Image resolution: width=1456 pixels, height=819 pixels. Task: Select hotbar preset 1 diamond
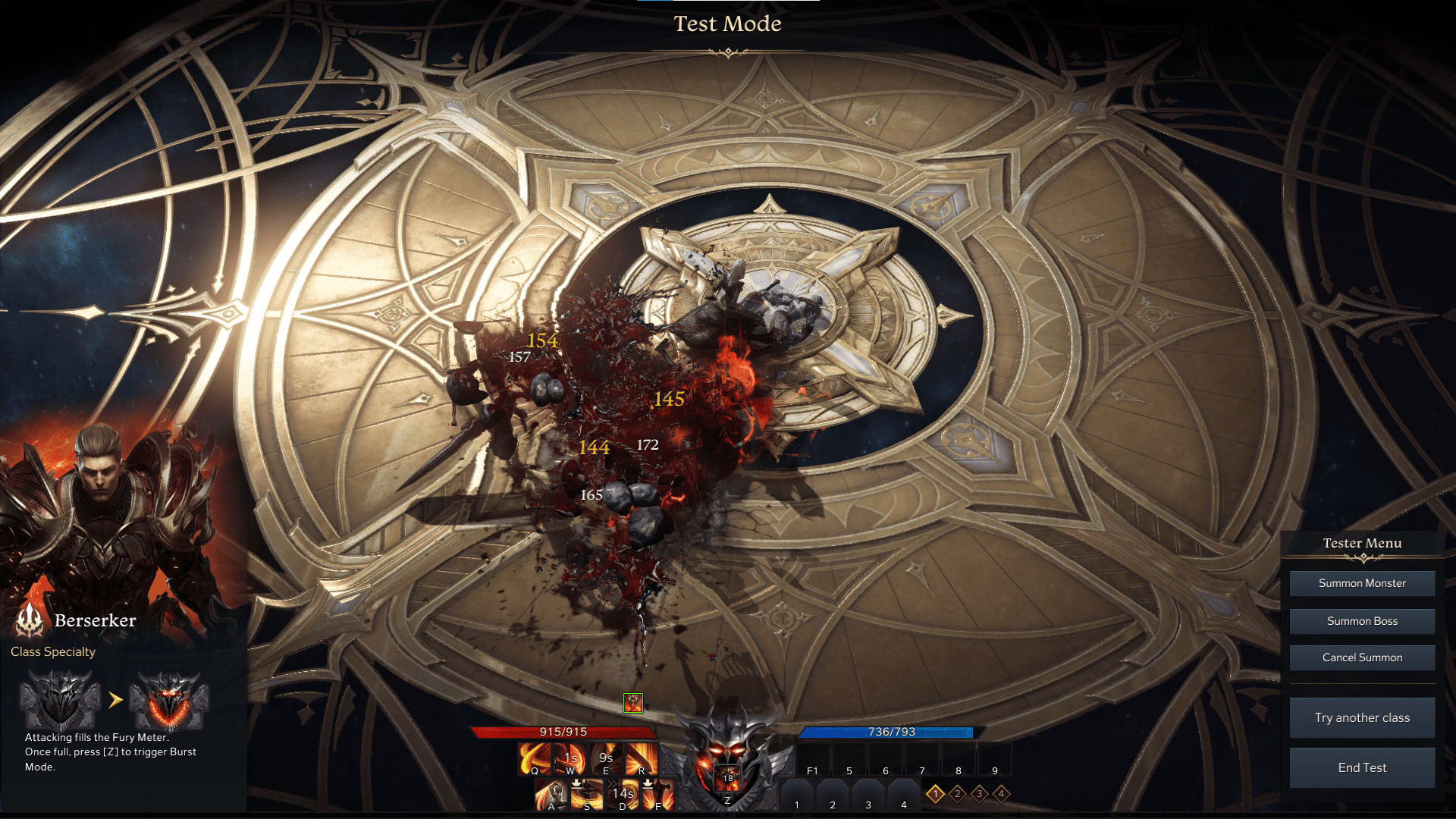(x=936, y=794)
